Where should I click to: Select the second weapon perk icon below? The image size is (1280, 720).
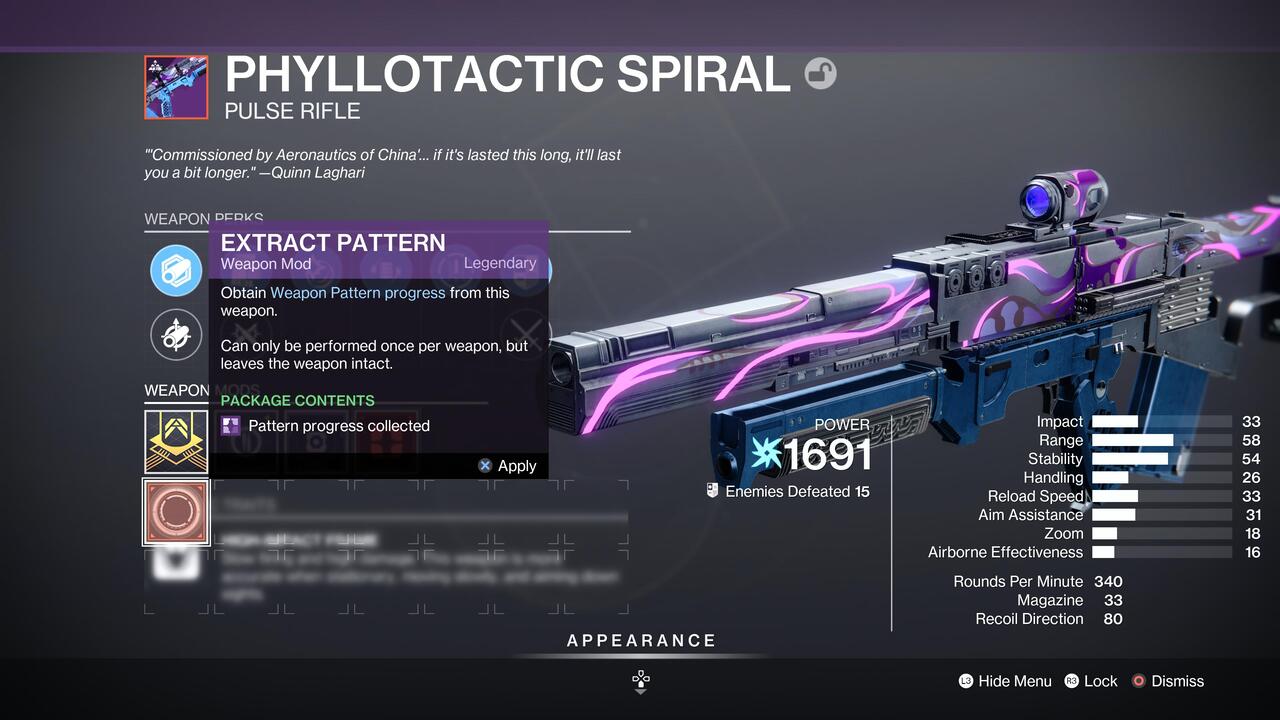pos(176,336)
